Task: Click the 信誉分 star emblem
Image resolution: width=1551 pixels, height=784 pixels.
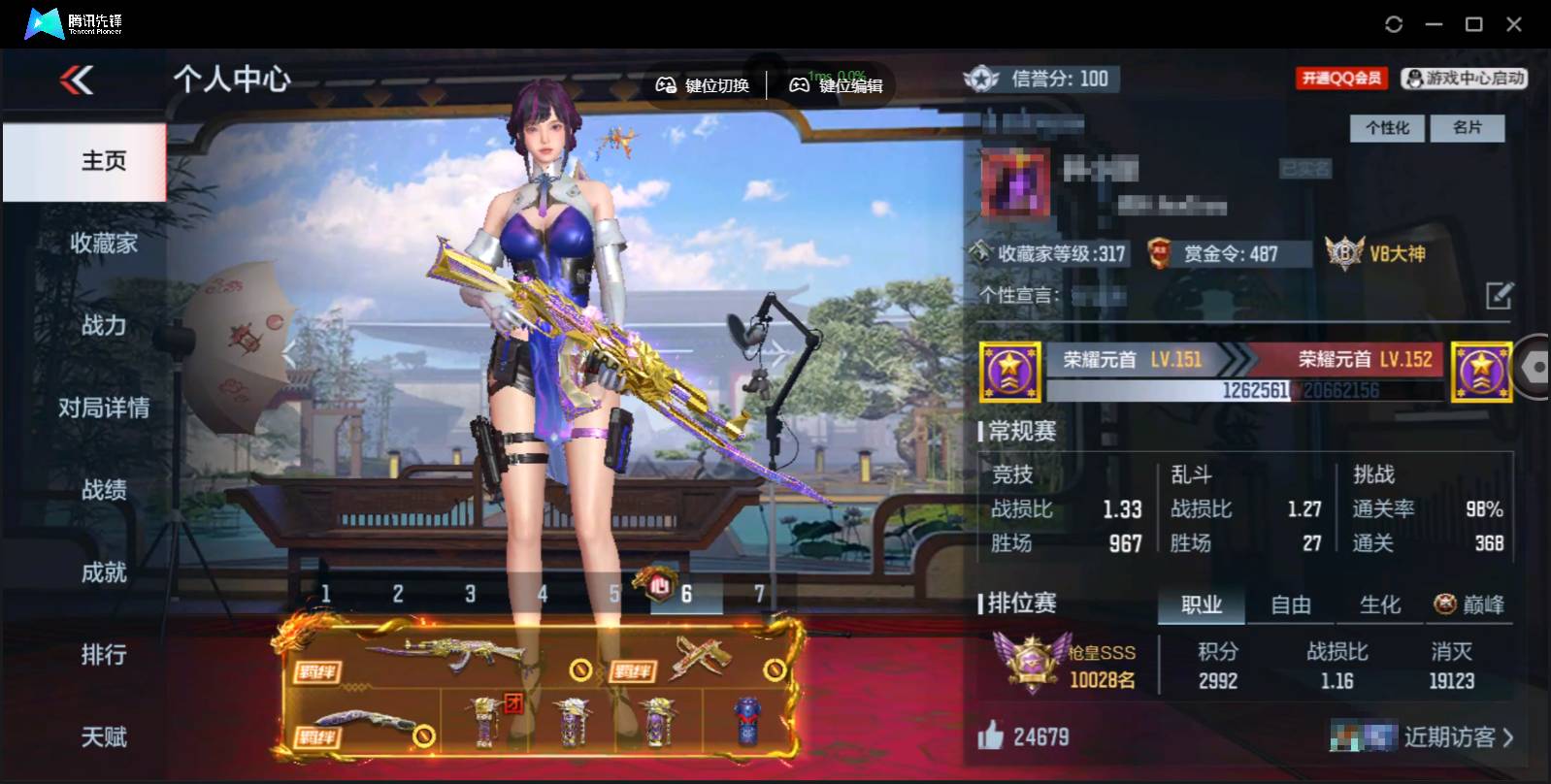Action: (982, 79)
